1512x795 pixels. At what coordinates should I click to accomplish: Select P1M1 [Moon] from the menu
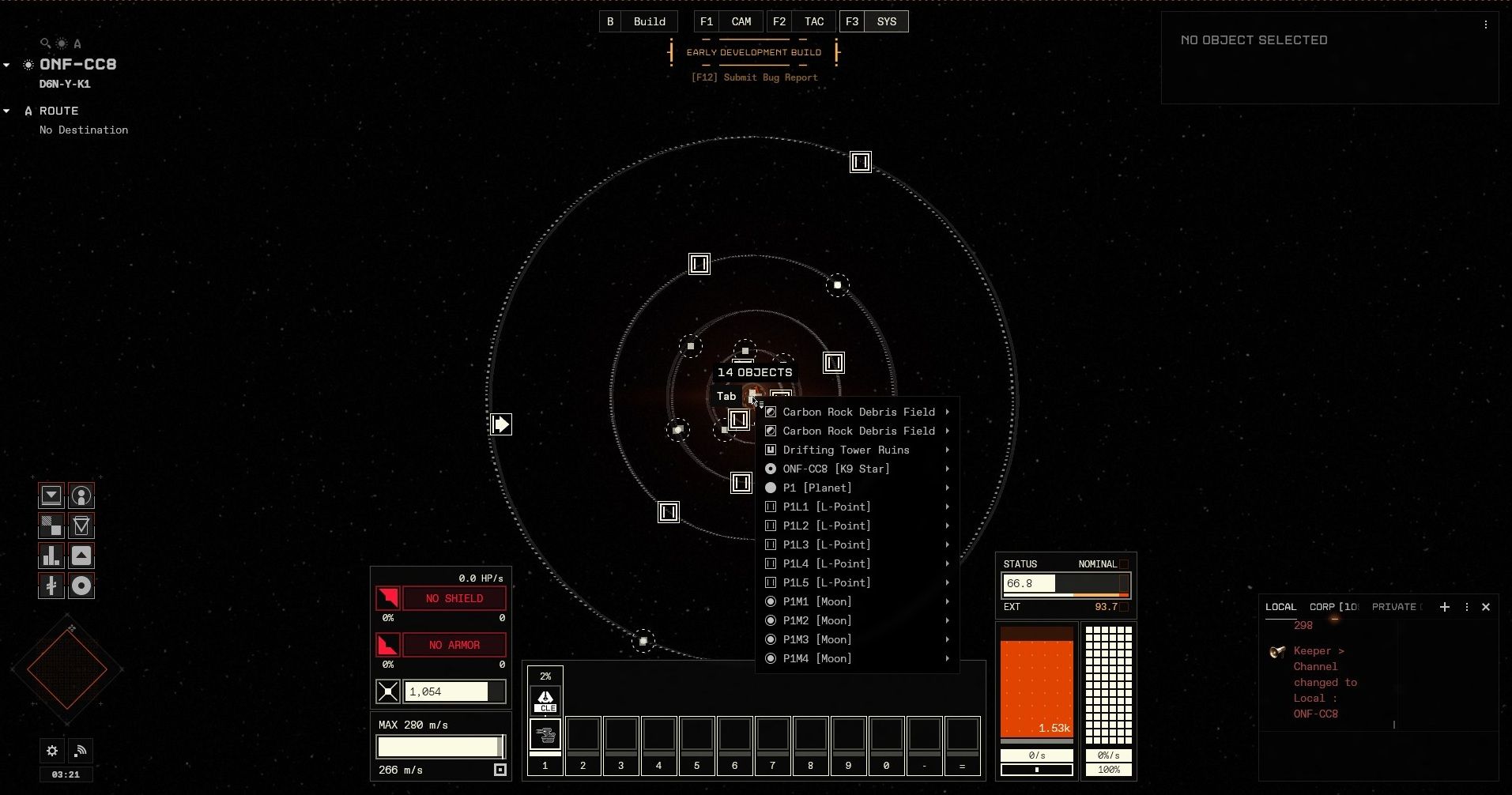pos(816,601)
